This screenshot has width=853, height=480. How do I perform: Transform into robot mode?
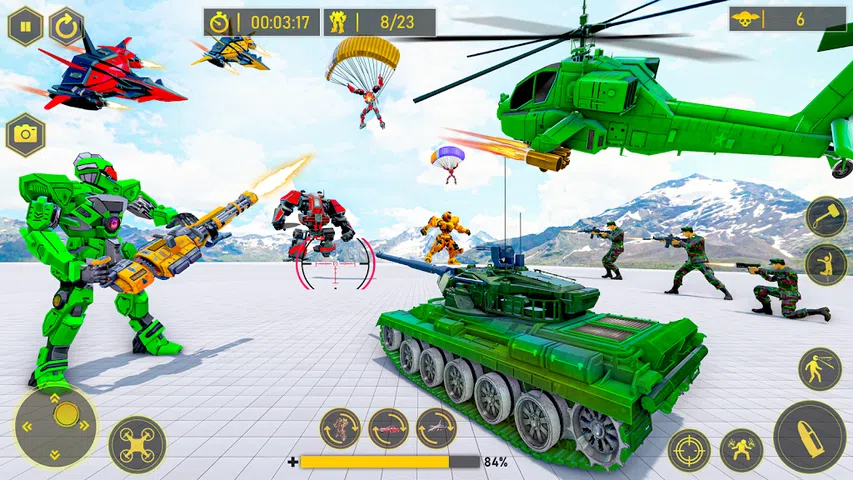pos(340,428)
